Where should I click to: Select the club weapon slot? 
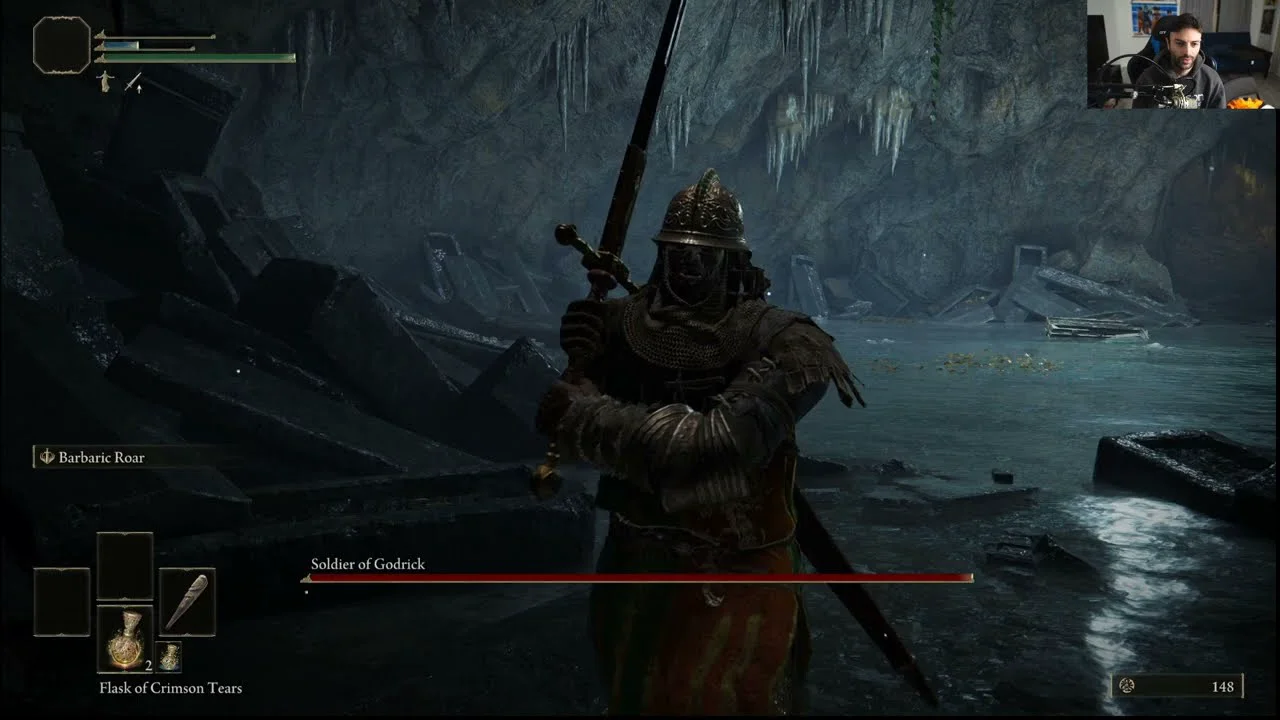[x=187, y=602]
